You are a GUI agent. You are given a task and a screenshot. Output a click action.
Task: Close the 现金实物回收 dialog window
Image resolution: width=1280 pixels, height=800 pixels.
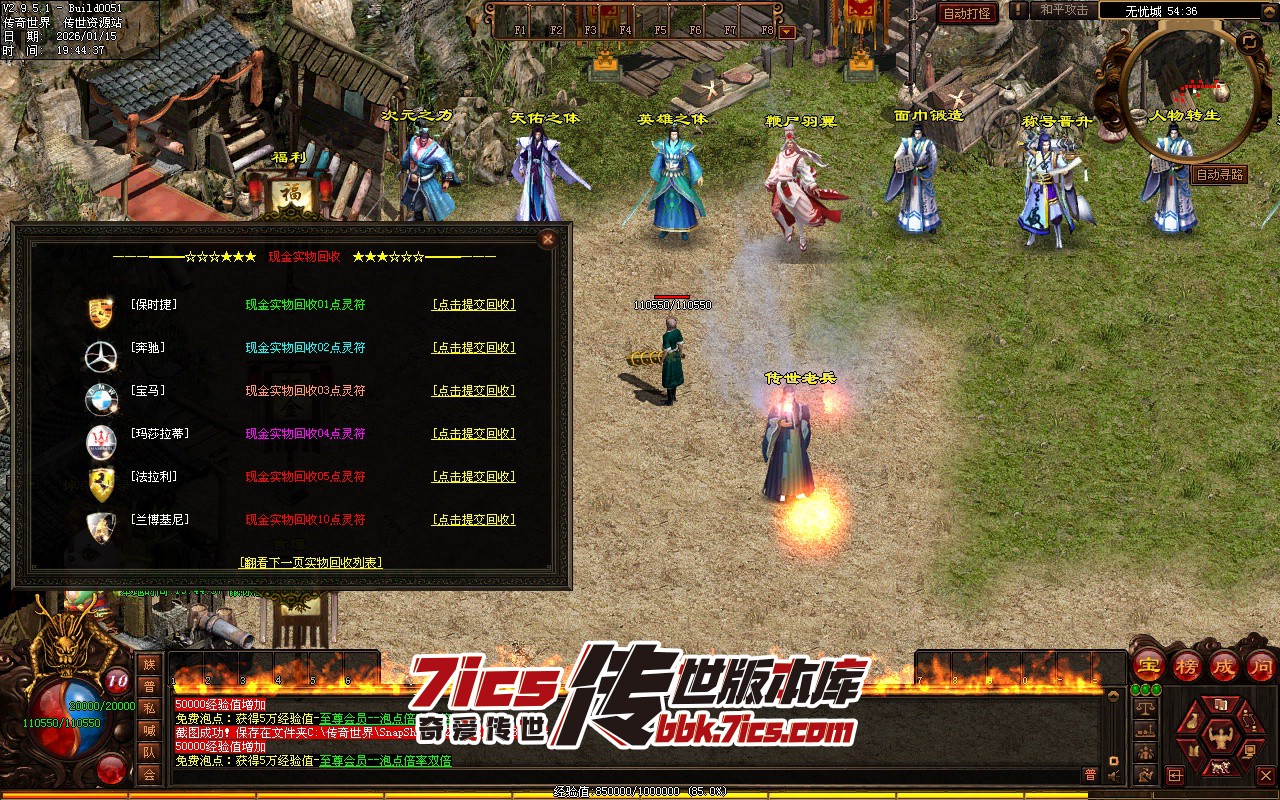point(547,239)
